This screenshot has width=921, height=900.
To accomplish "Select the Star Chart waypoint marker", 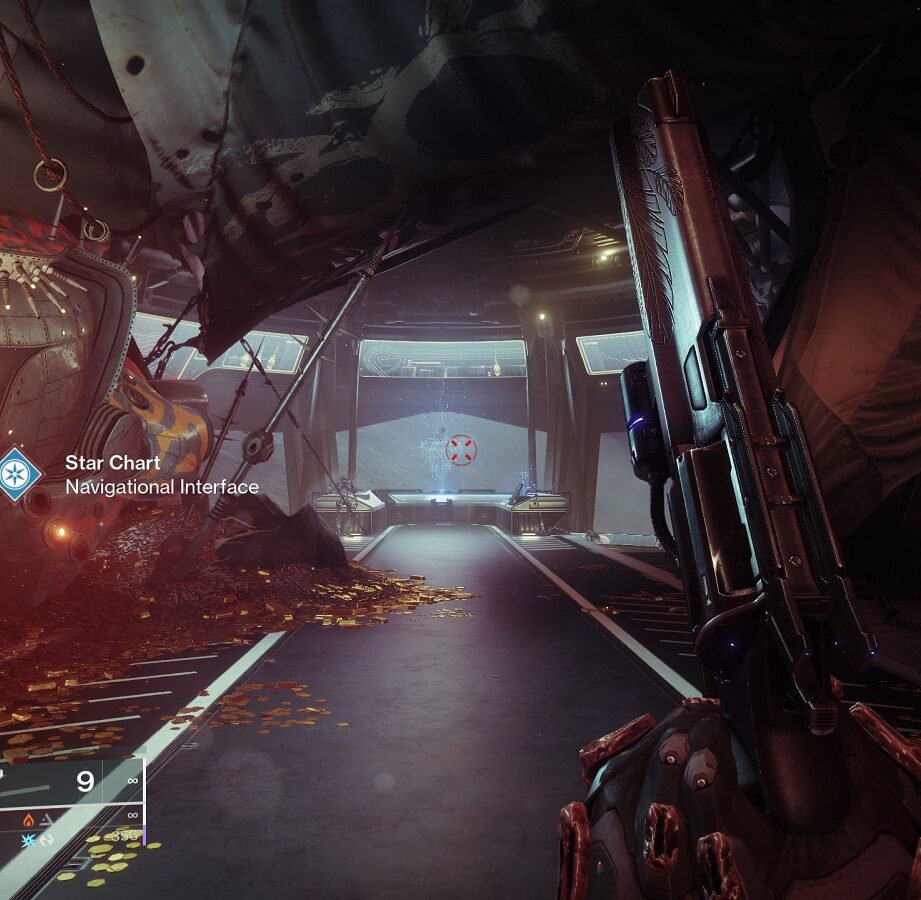I will click(17, 474).
